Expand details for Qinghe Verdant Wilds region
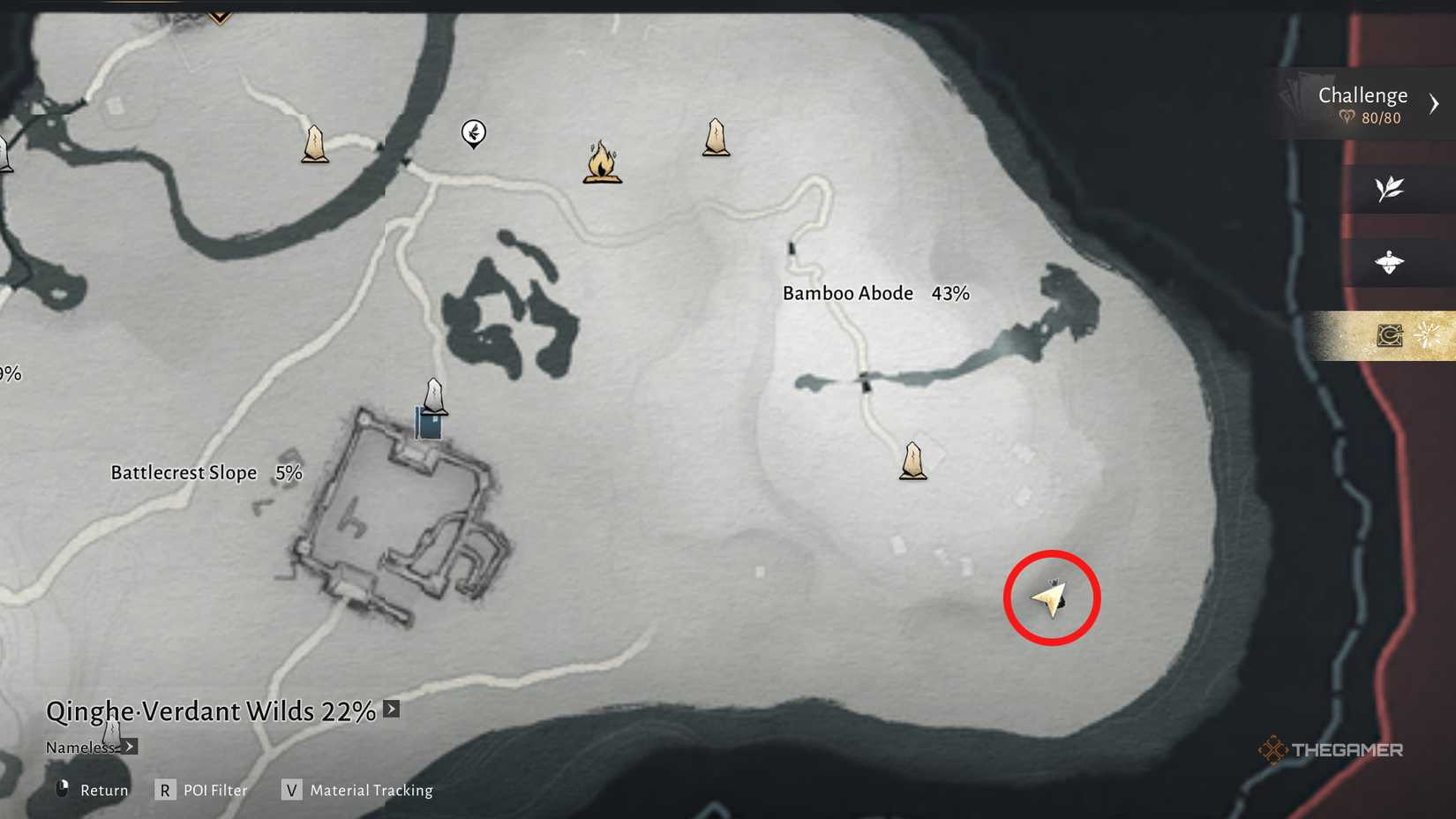The width and height of the screenshot is (1456, 819). pos(389,709)
